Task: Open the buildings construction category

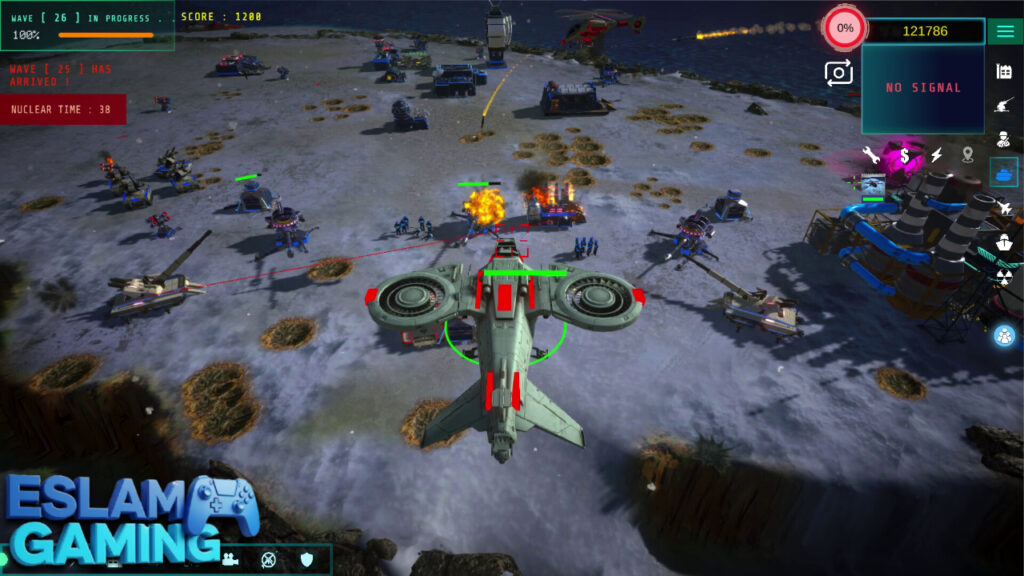Action: pos(1004,71)
